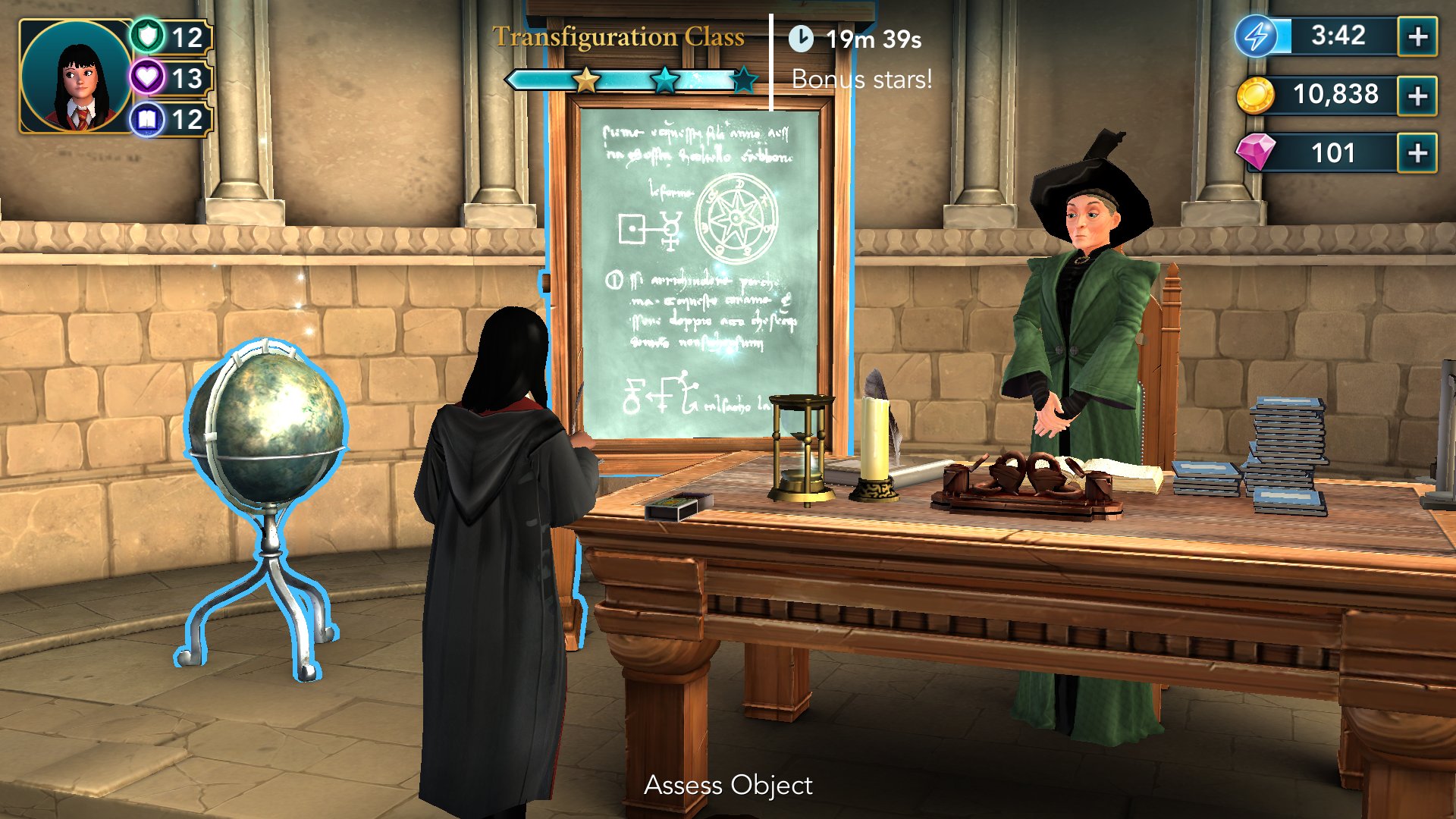Viewport: 1456px width, 819px height.
Task: Tap the blue-outlined chalkboard
Action: [698, 273]
